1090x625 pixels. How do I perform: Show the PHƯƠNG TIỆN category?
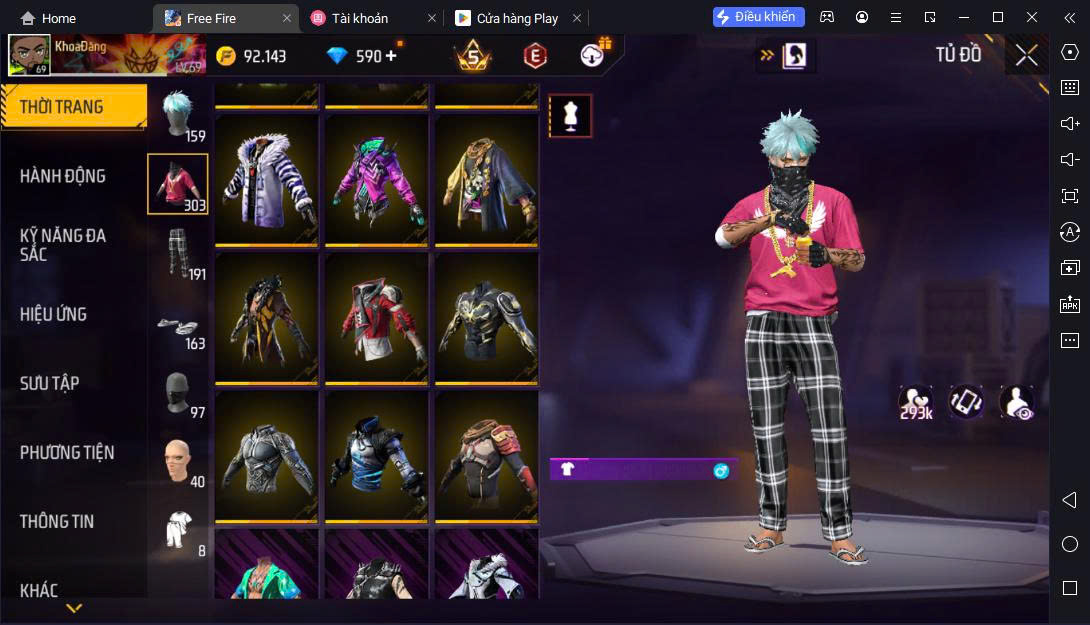(67, 452)
